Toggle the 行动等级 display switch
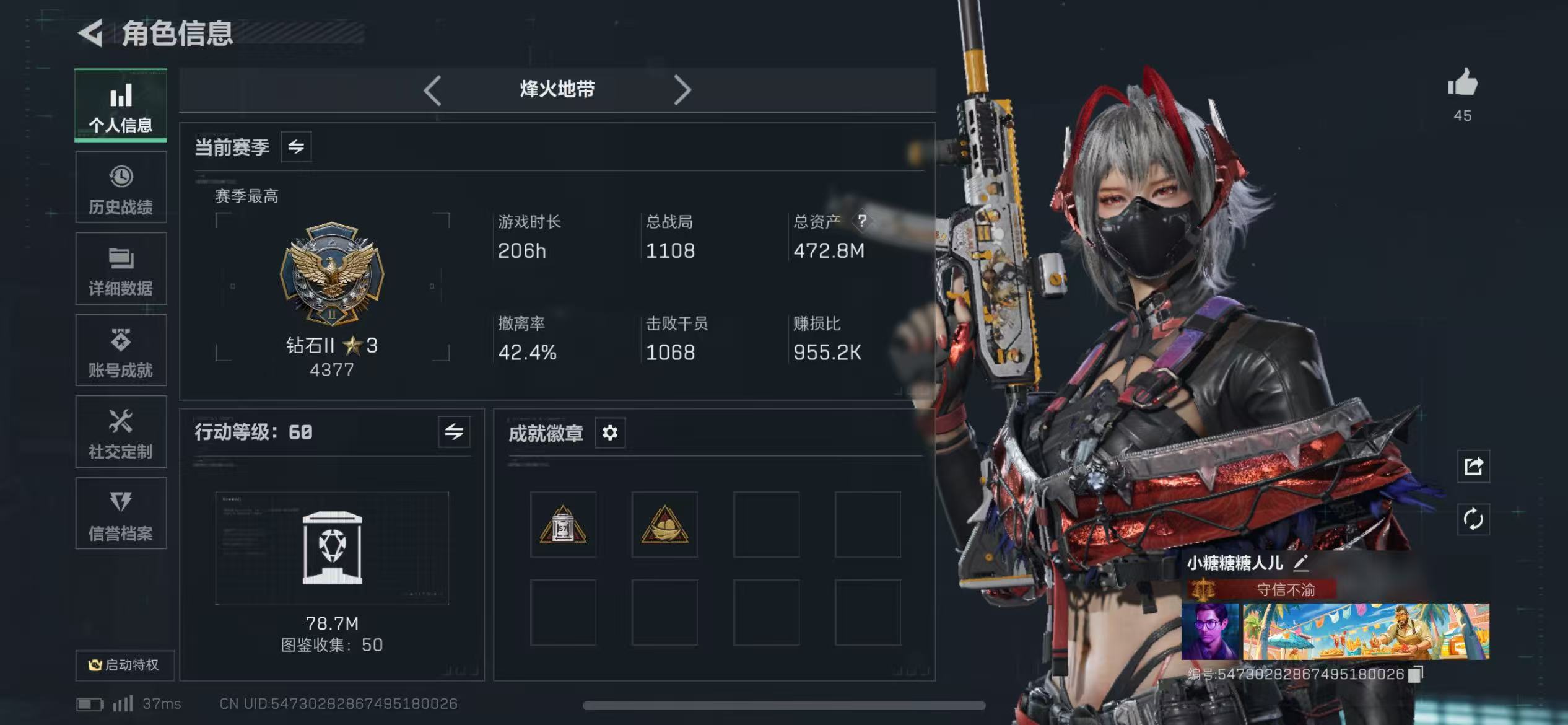The image size is (1568, 725). pos(454,432)
